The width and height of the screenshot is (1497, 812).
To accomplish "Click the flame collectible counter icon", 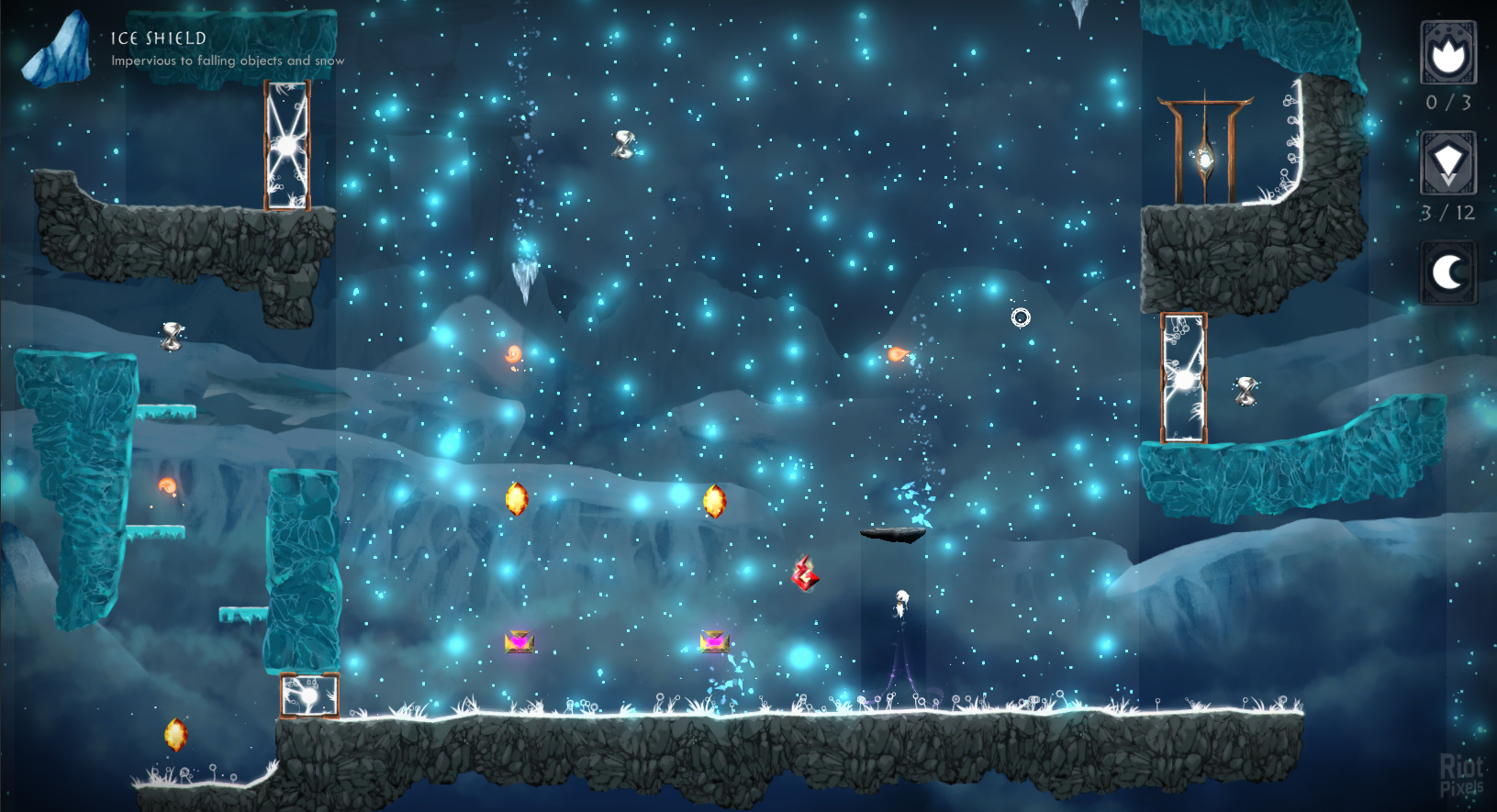I will click(1448, 54).
